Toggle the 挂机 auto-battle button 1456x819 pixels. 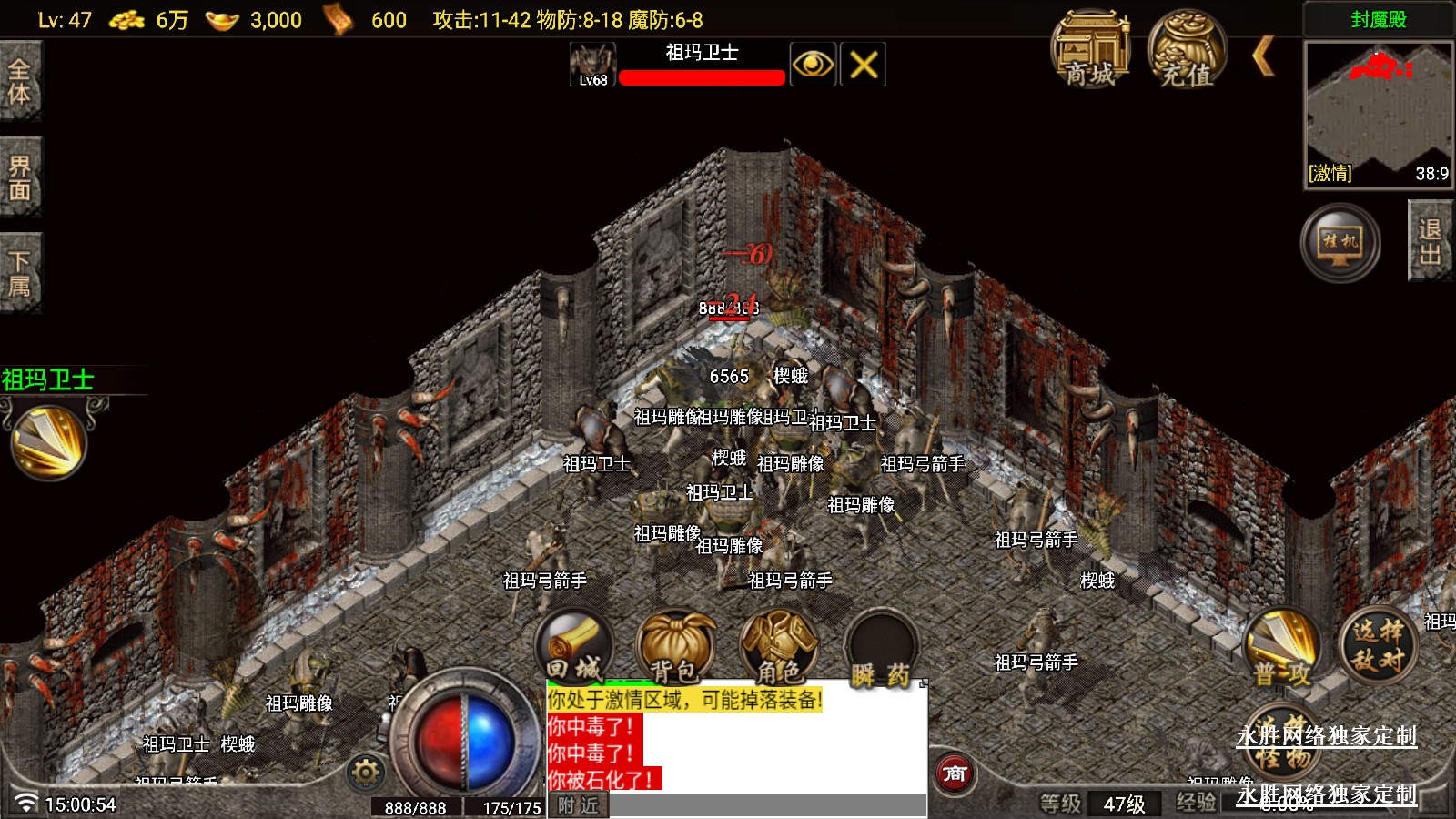[x=1340, y=243]
